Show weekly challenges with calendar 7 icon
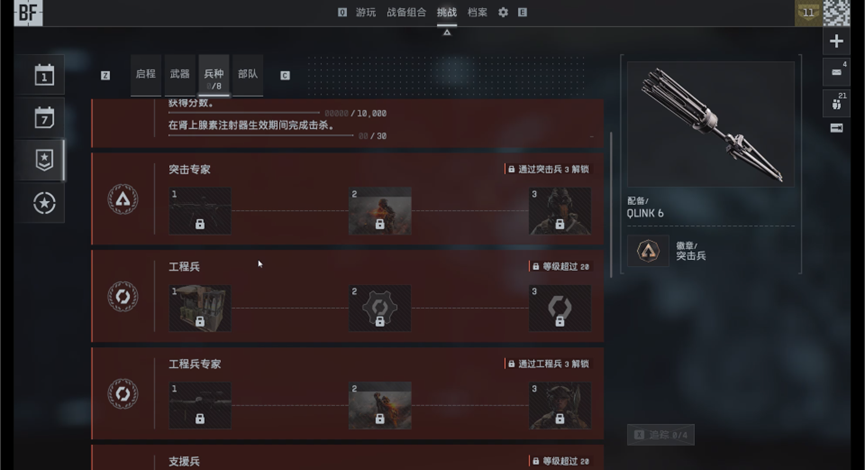Screen dimensions: 865x470 click(x=44, y=117)
